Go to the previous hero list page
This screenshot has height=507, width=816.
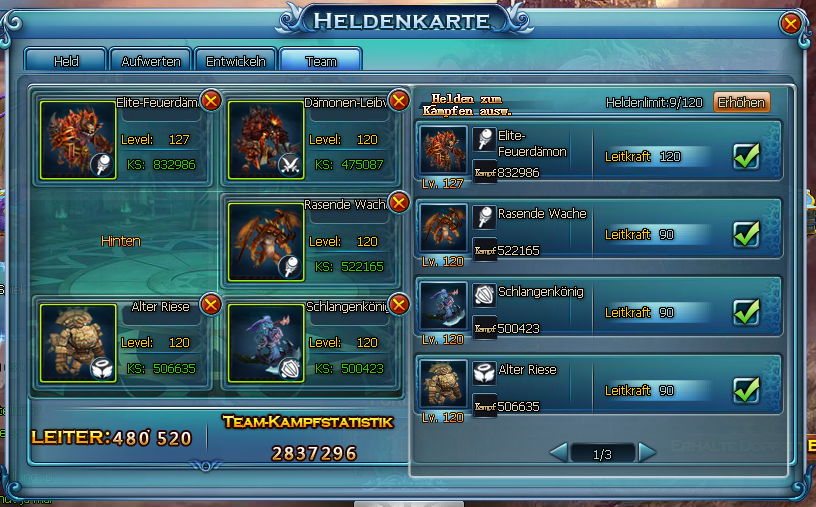point(560,453)
